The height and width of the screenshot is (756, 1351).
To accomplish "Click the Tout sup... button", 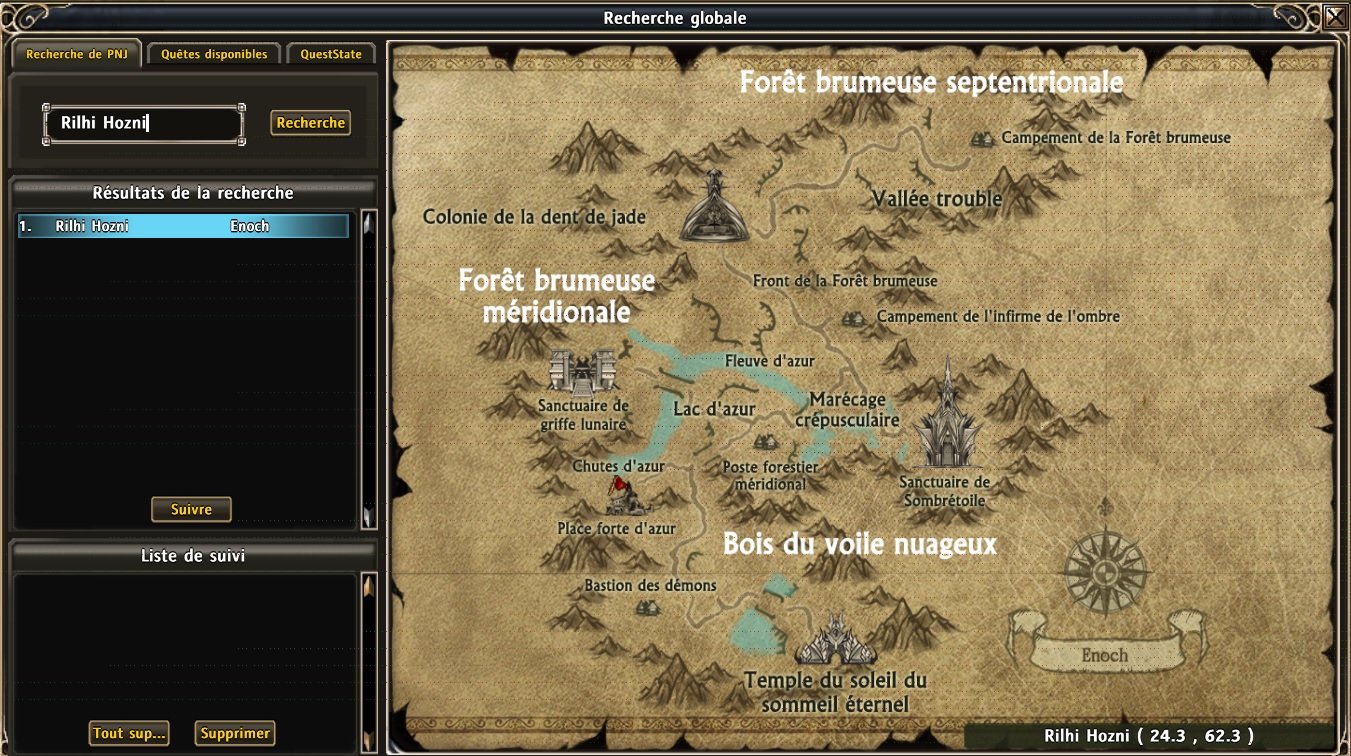I will 129,733.
